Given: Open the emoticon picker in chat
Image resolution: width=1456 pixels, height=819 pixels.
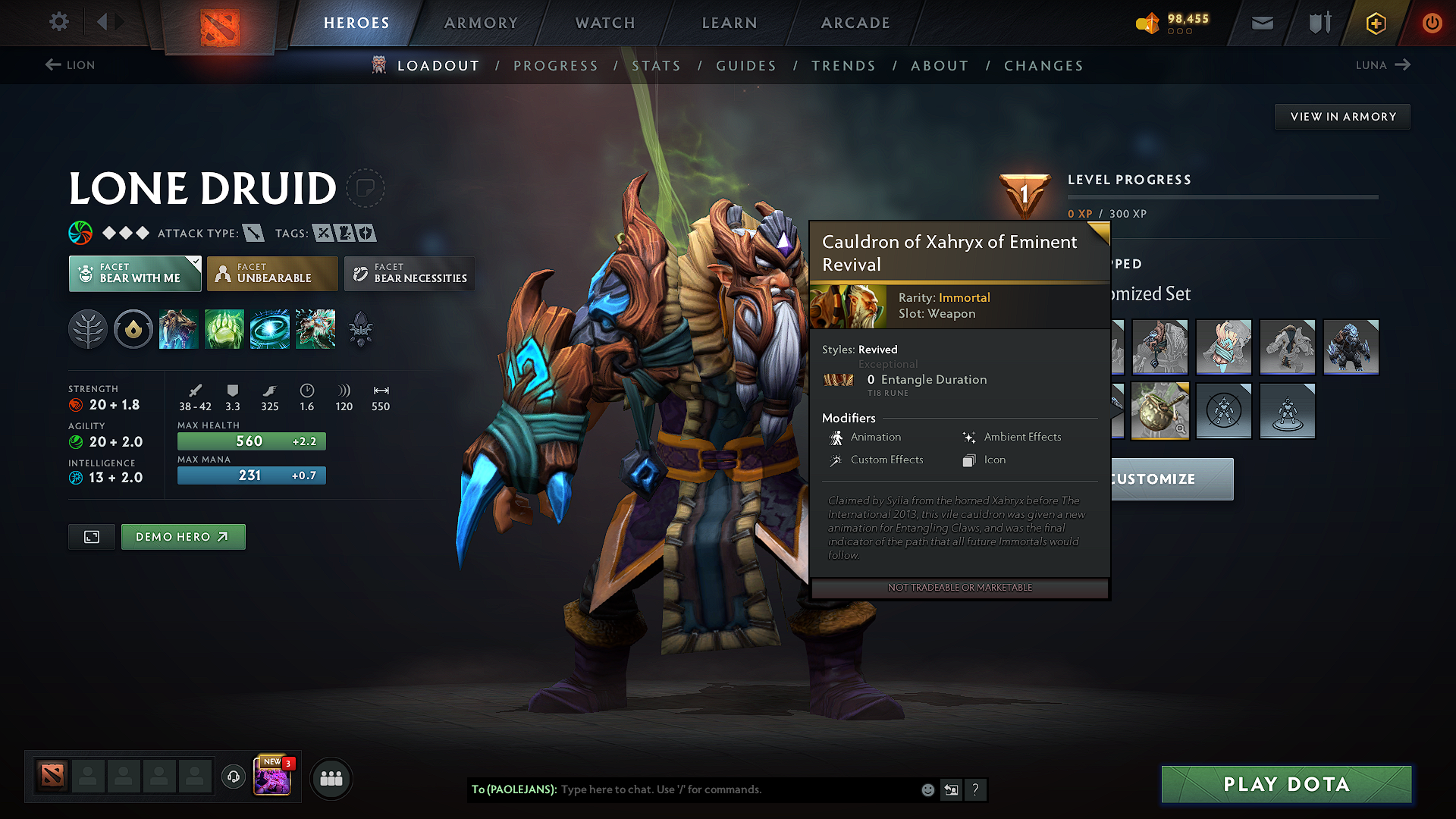Looking at the screenshot, I should tap(927, 789).
